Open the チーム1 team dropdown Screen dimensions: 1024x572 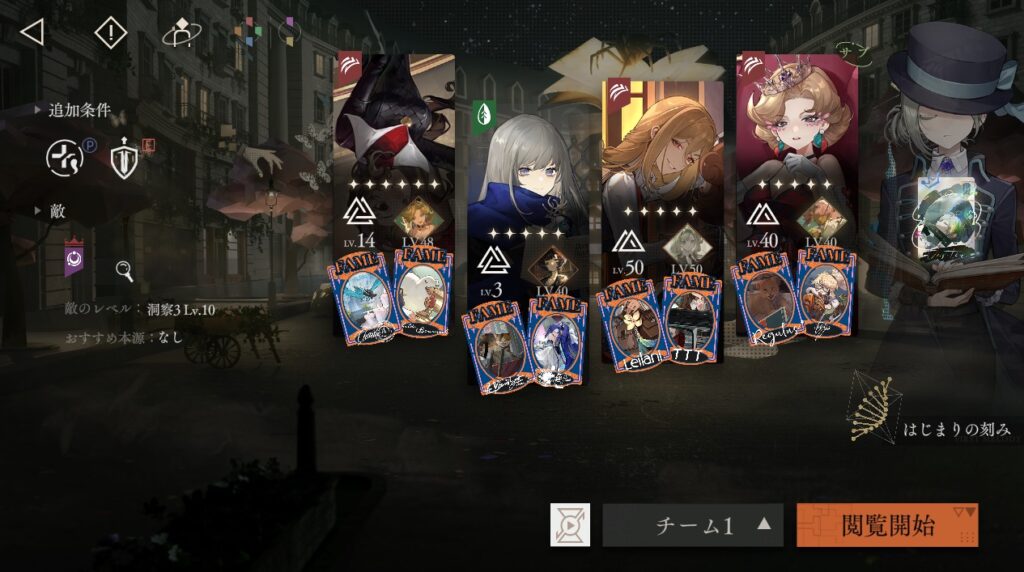[x=693, y=525]
